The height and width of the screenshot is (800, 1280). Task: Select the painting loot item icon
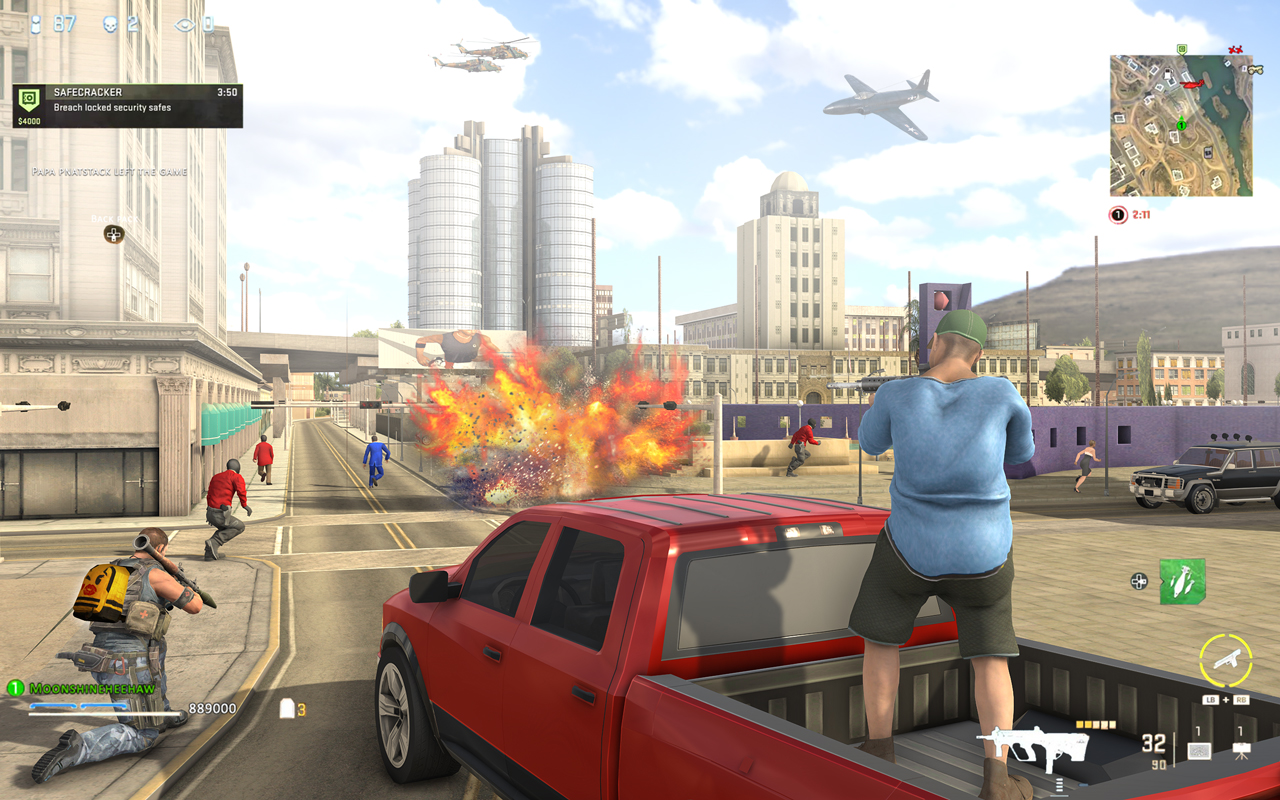[x=1198, y=750]
